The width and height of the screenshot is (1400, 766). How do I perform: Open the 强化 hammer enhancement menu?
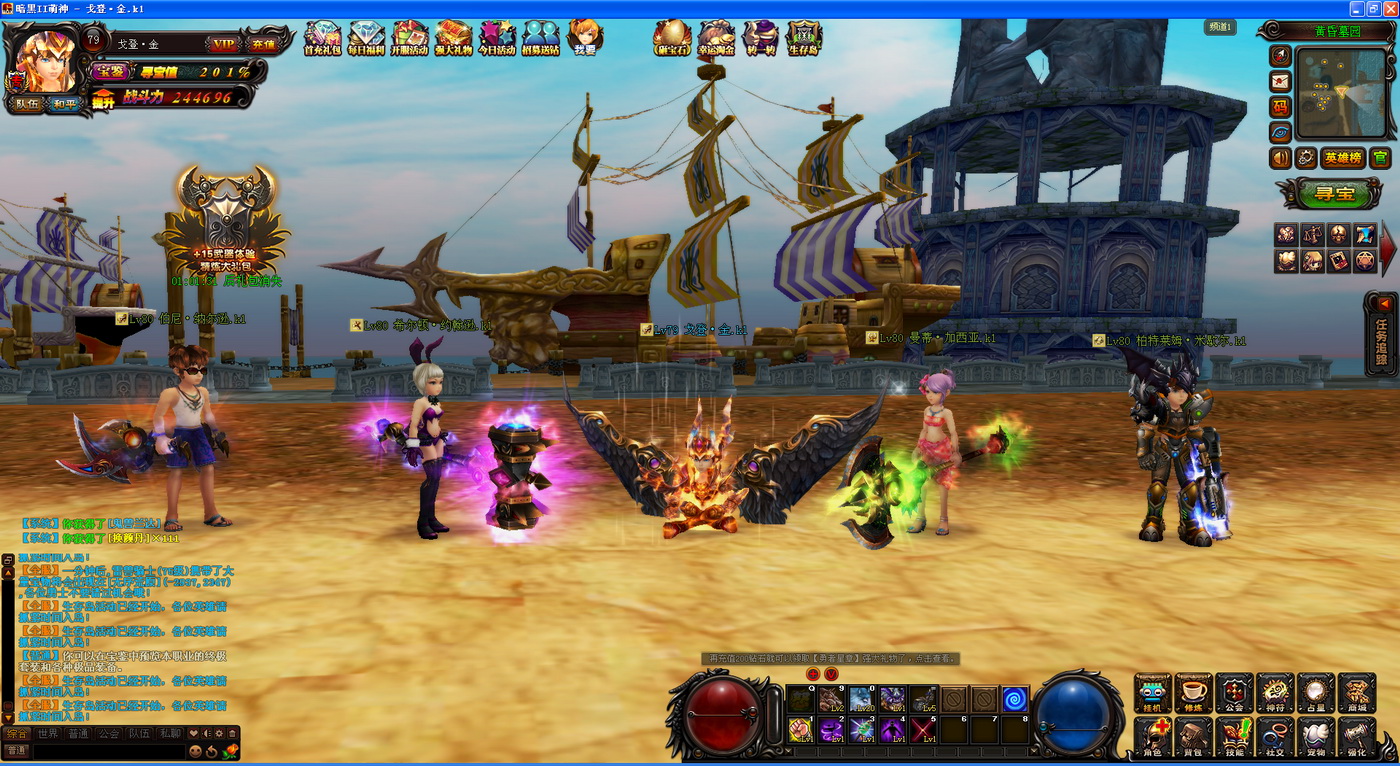(1357, 737)
